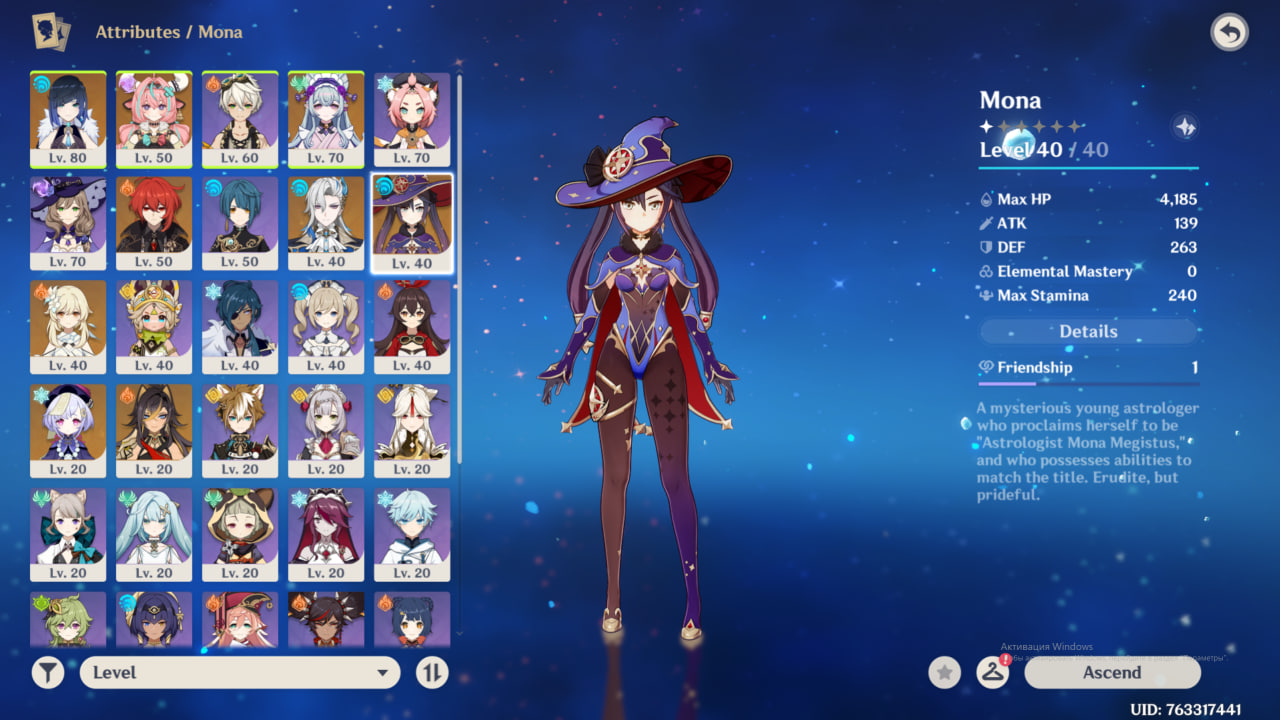Select Neuvillette's Lv. 40 portrait
This screenshot has width=1280, height=720.
[x=326, y=223]
